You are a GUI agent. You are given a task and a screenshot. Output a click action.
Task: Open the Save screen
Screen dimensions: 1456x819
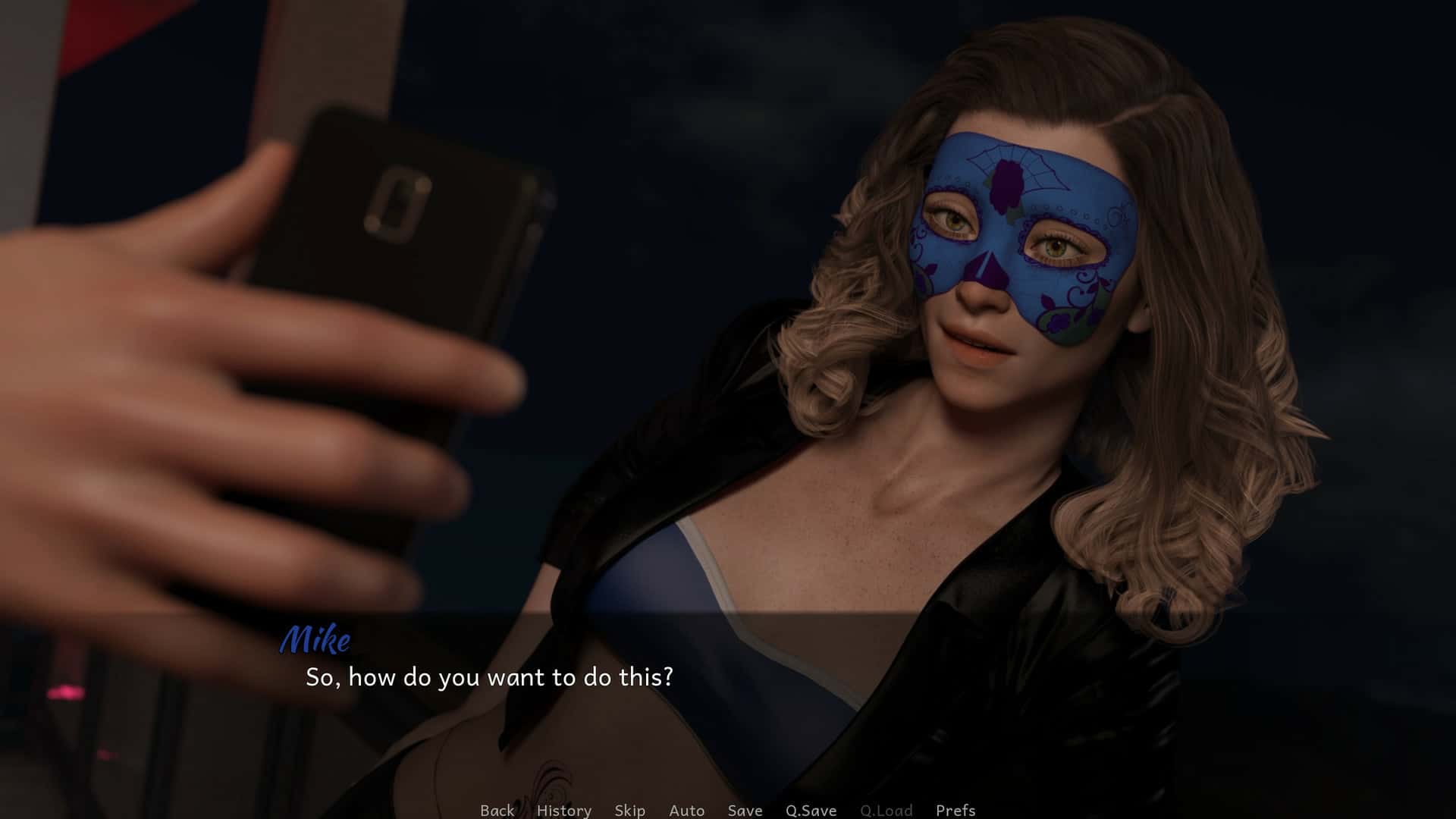pyautogui.click(x=745, y=810)
